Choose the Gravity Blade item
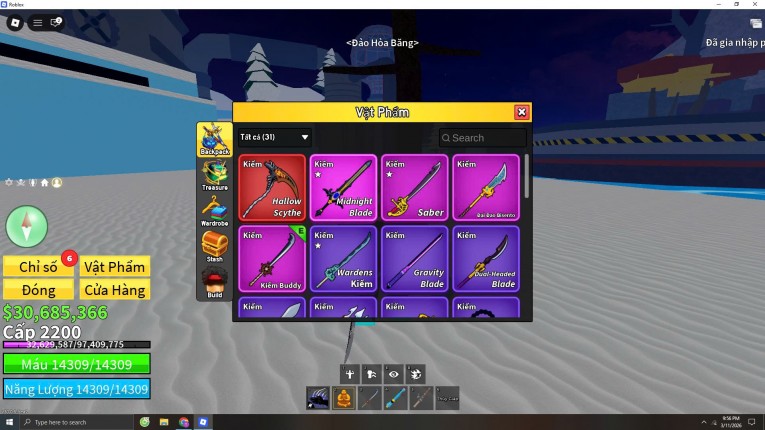765x430 pixels. click(414, 259)
